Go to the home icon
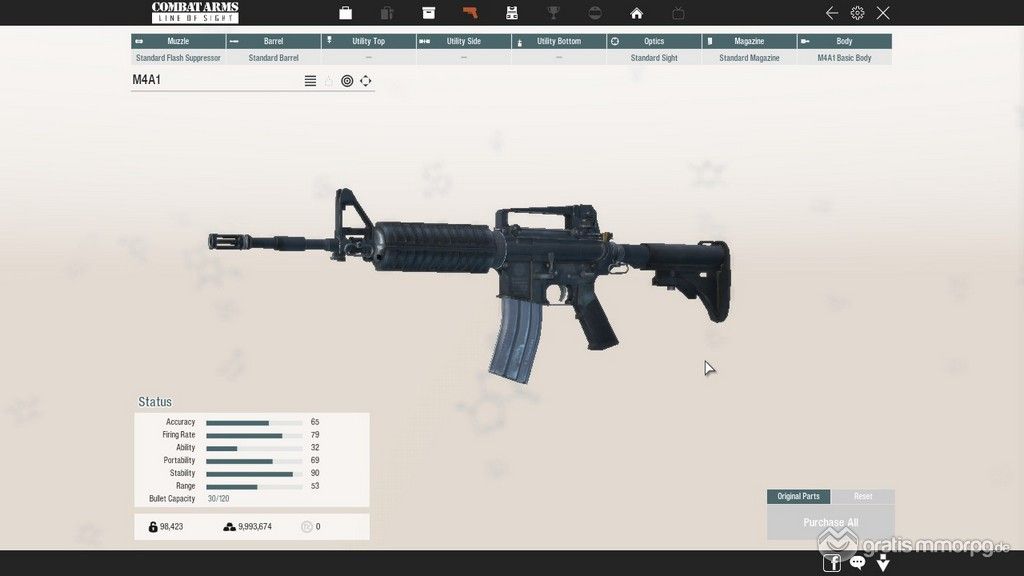Viewport: 1024px width, 576px height. [636, 13]
